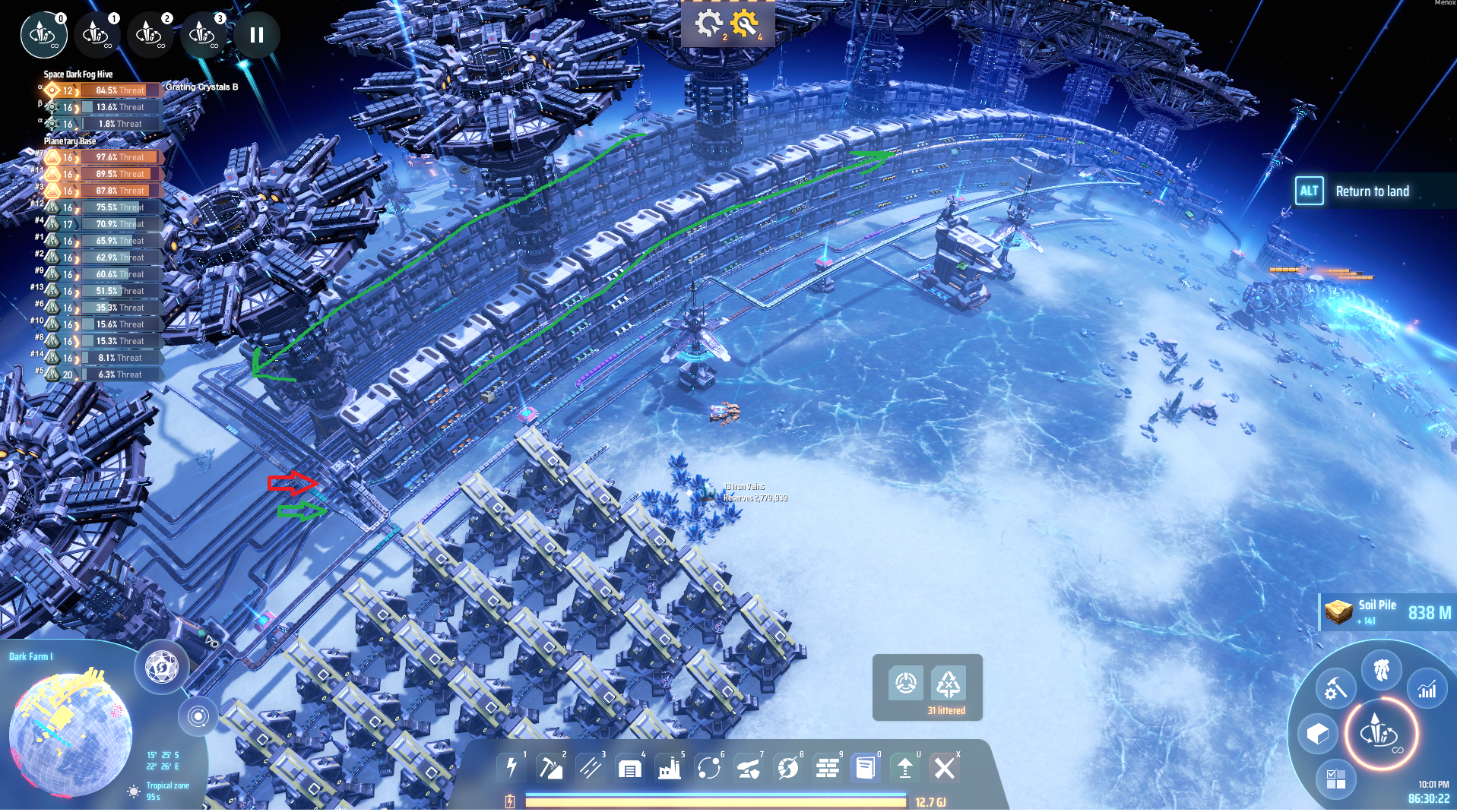Open the mining build category (pickaxe)
The image size is (1457, 812).
click(x=550, y=768)
